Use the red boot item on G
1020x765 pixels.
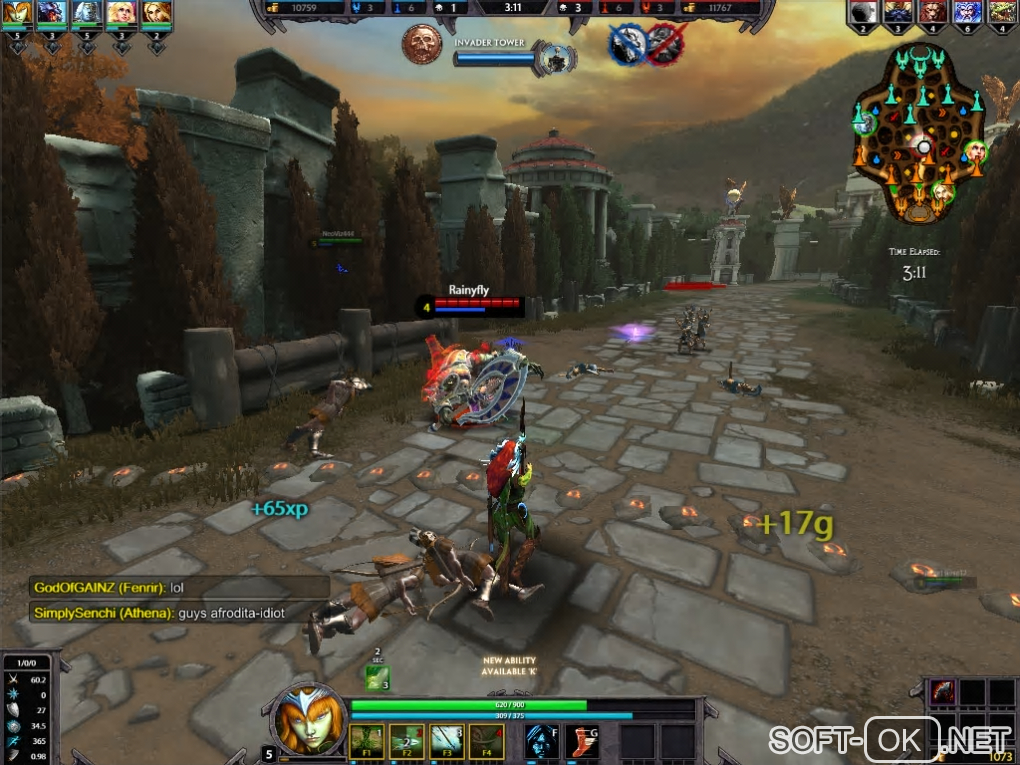point(582,741)
